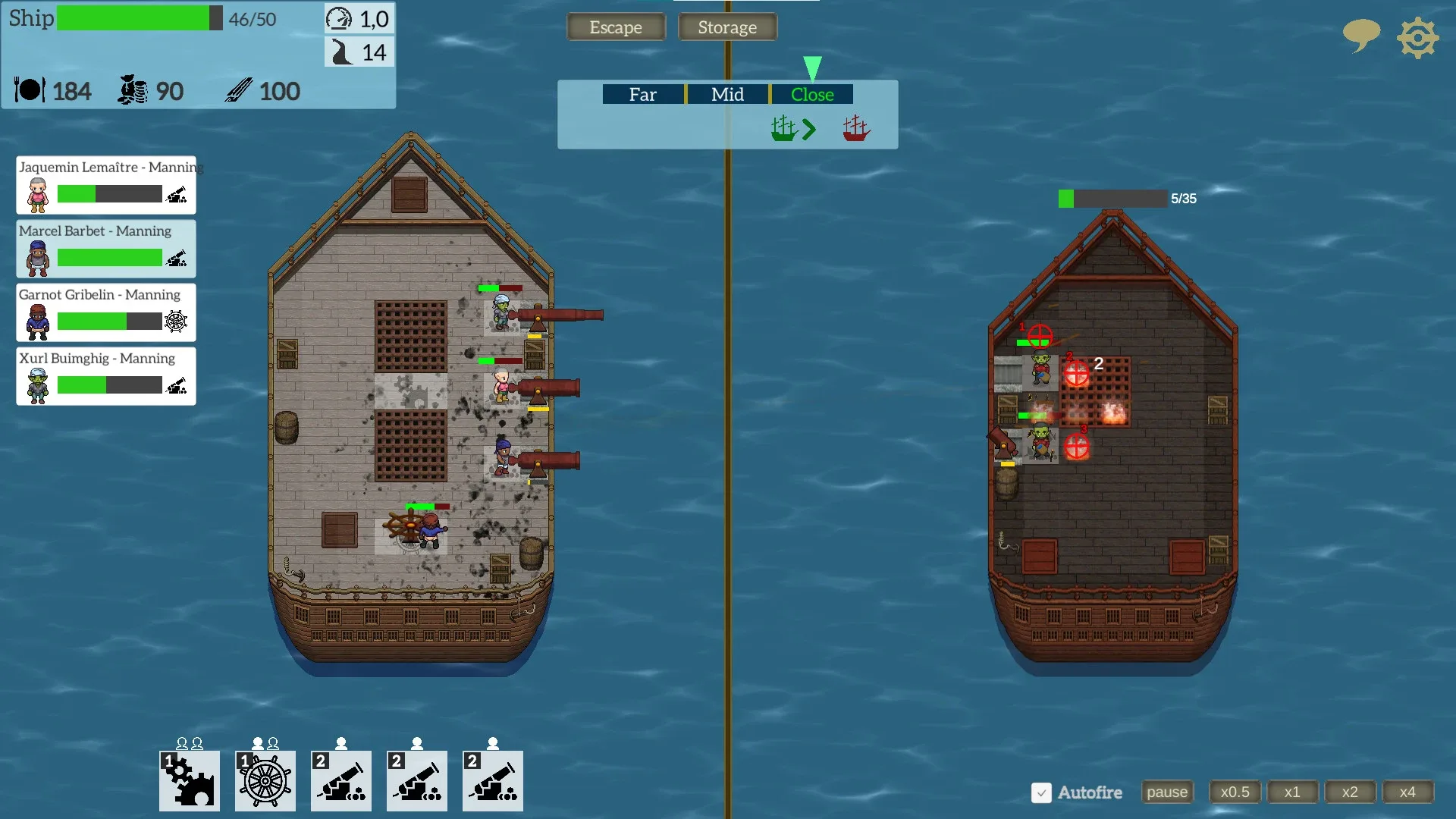Select the ship's wheel station icon

265,780
